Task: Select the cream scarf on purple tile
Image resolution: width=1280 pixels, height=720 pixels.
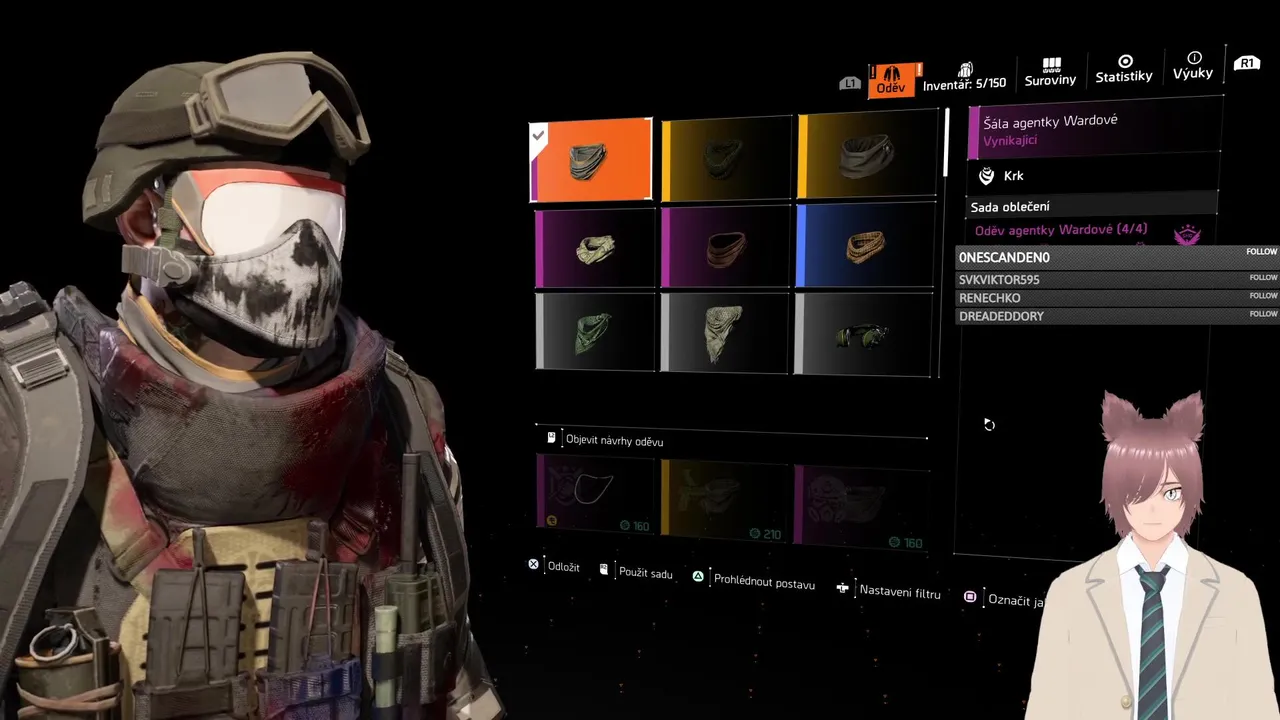Action: 595,248
